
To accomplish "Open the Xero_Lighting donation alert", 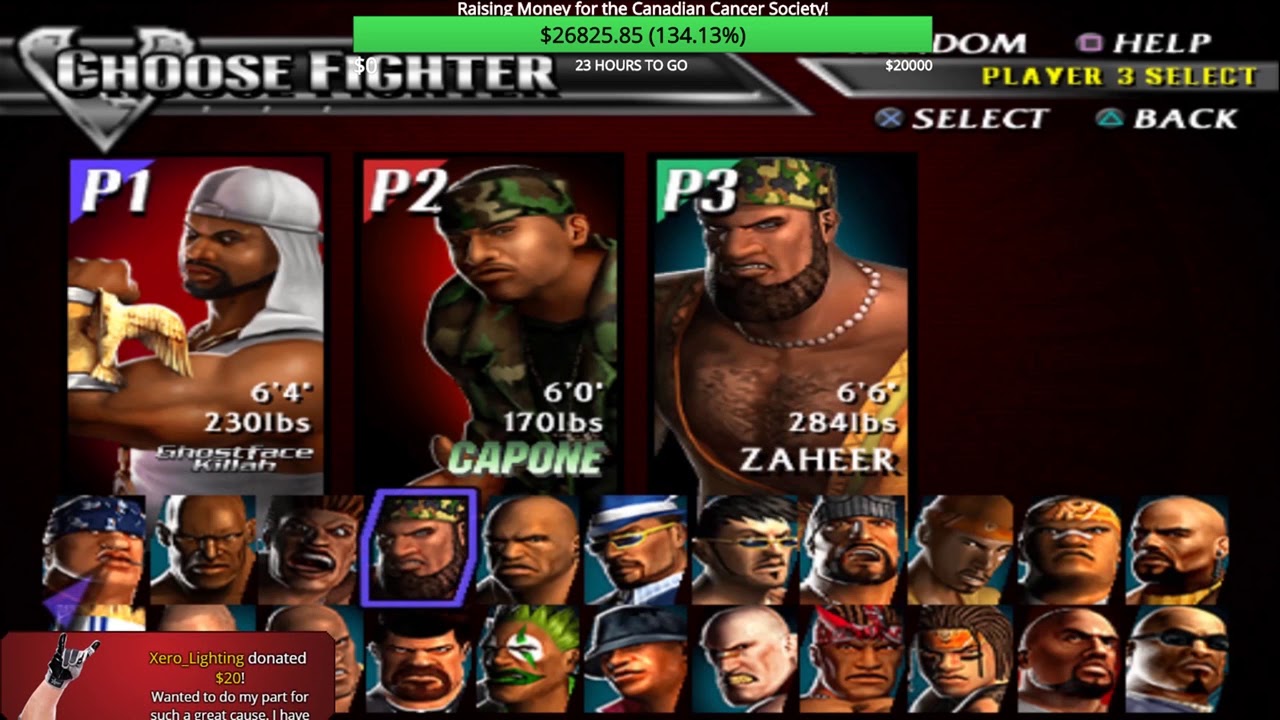I will 168,676.
